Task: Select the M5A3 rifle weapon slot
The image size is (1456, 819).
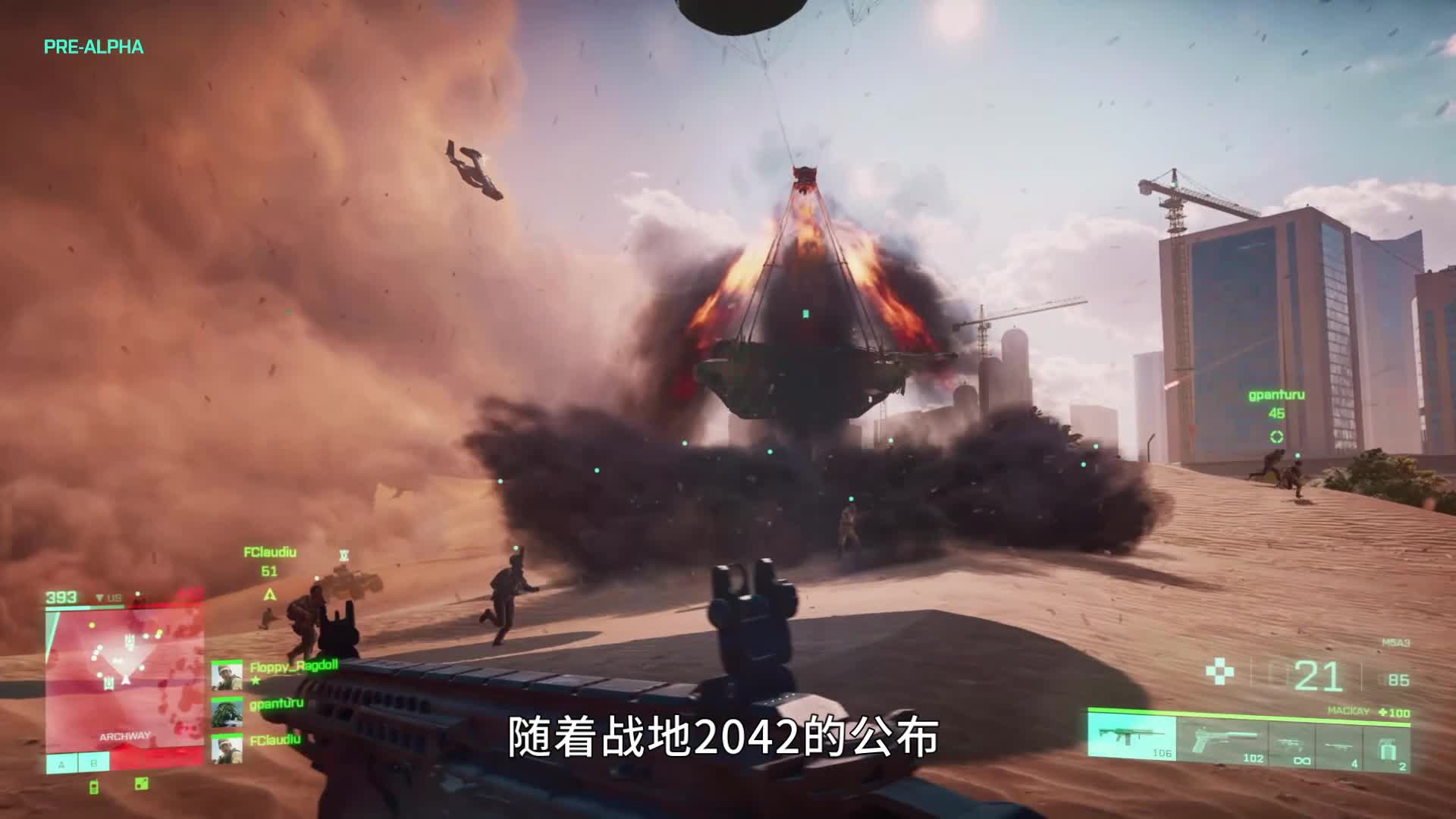Action: click(x=1131, y=737)
